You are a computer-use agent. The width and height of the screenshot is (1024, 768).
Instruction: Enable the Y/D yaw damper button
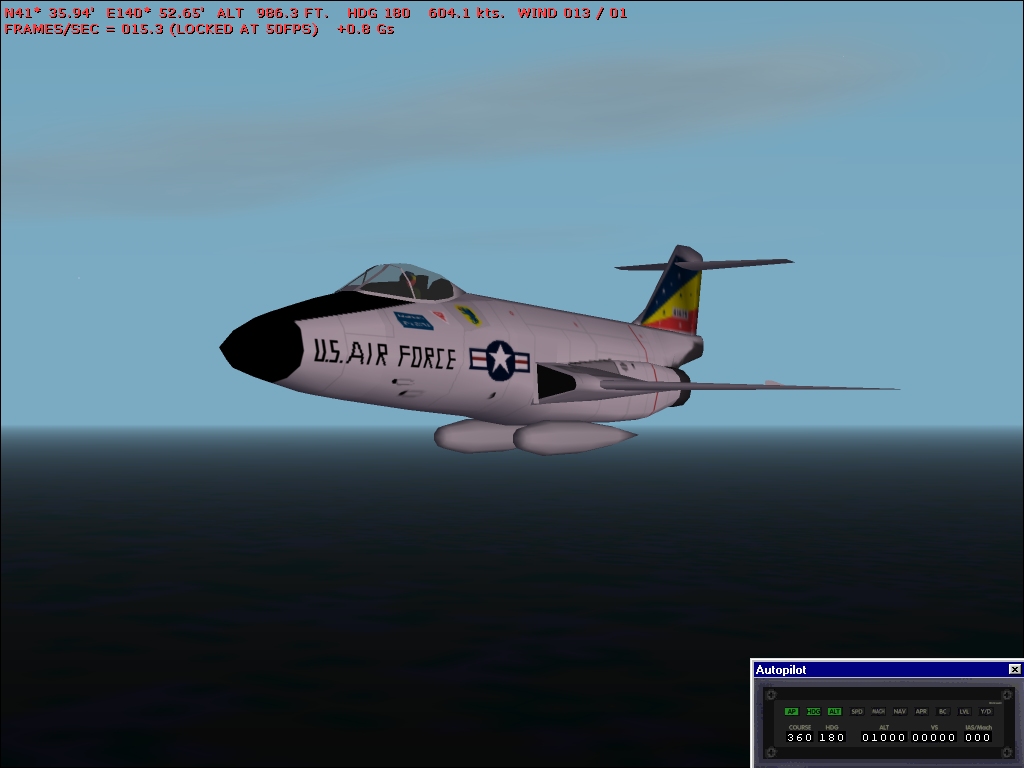[x=986, y=711]
